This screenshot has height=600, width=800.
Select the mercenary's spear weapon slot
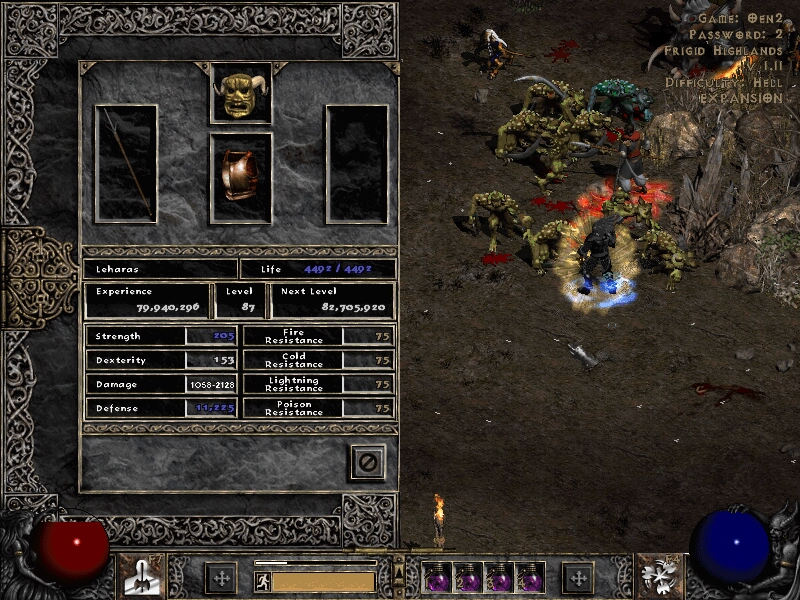pos(126,163)
